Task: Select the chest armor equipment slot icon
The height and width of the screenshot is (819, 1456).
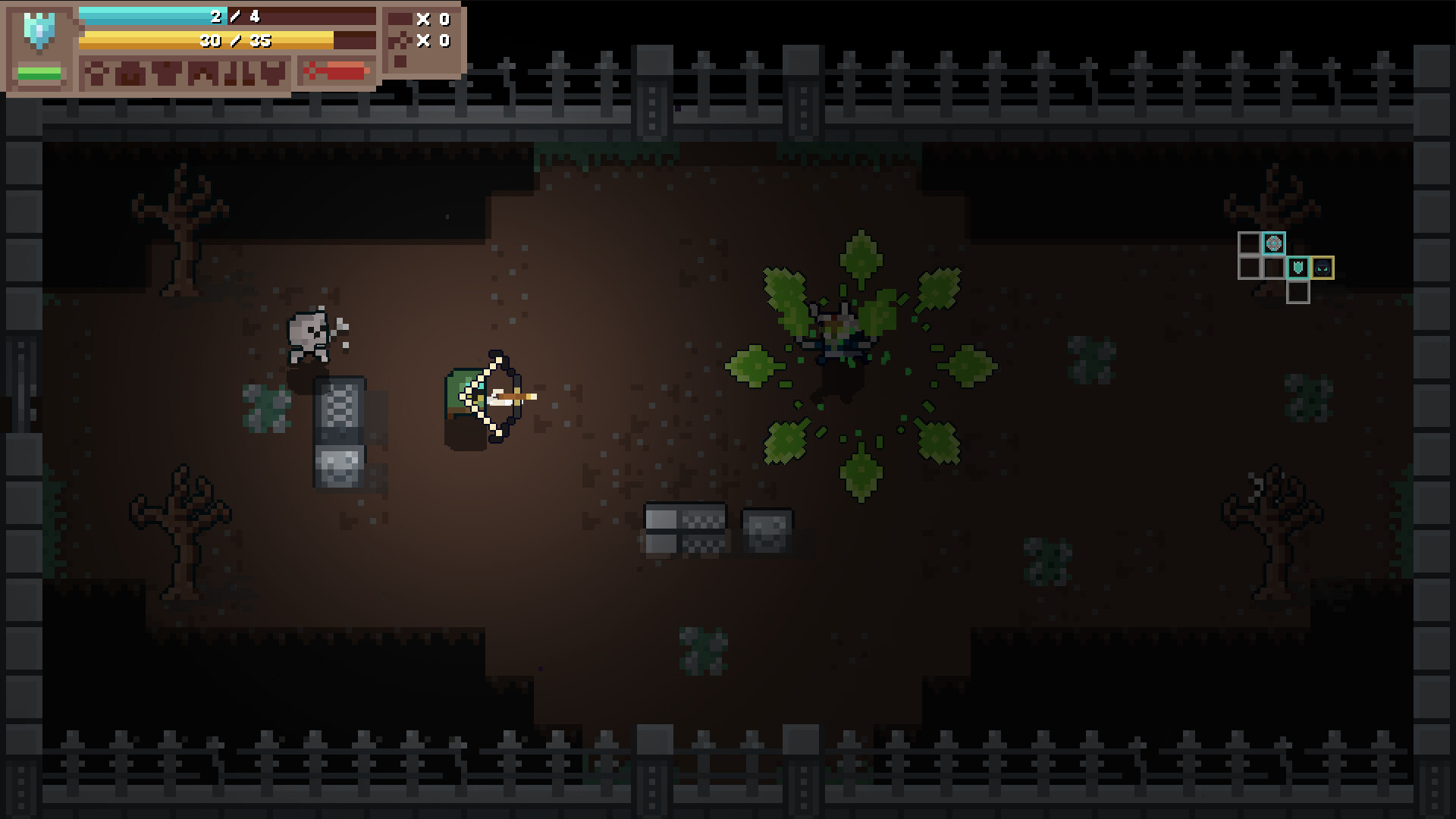Action: point(167,74)
